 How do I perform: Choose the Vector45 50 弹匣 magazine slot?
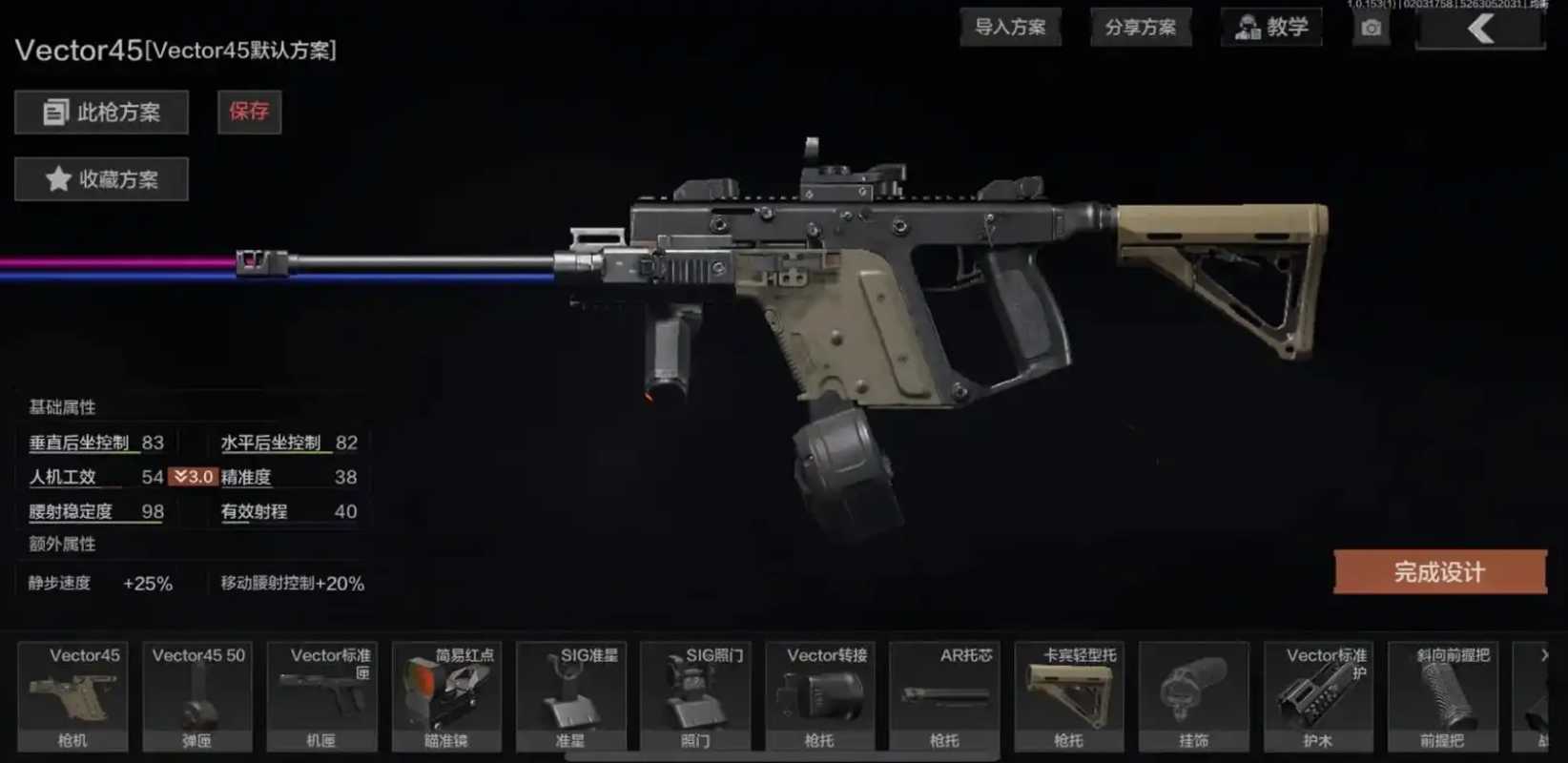(x=197, y=696)
